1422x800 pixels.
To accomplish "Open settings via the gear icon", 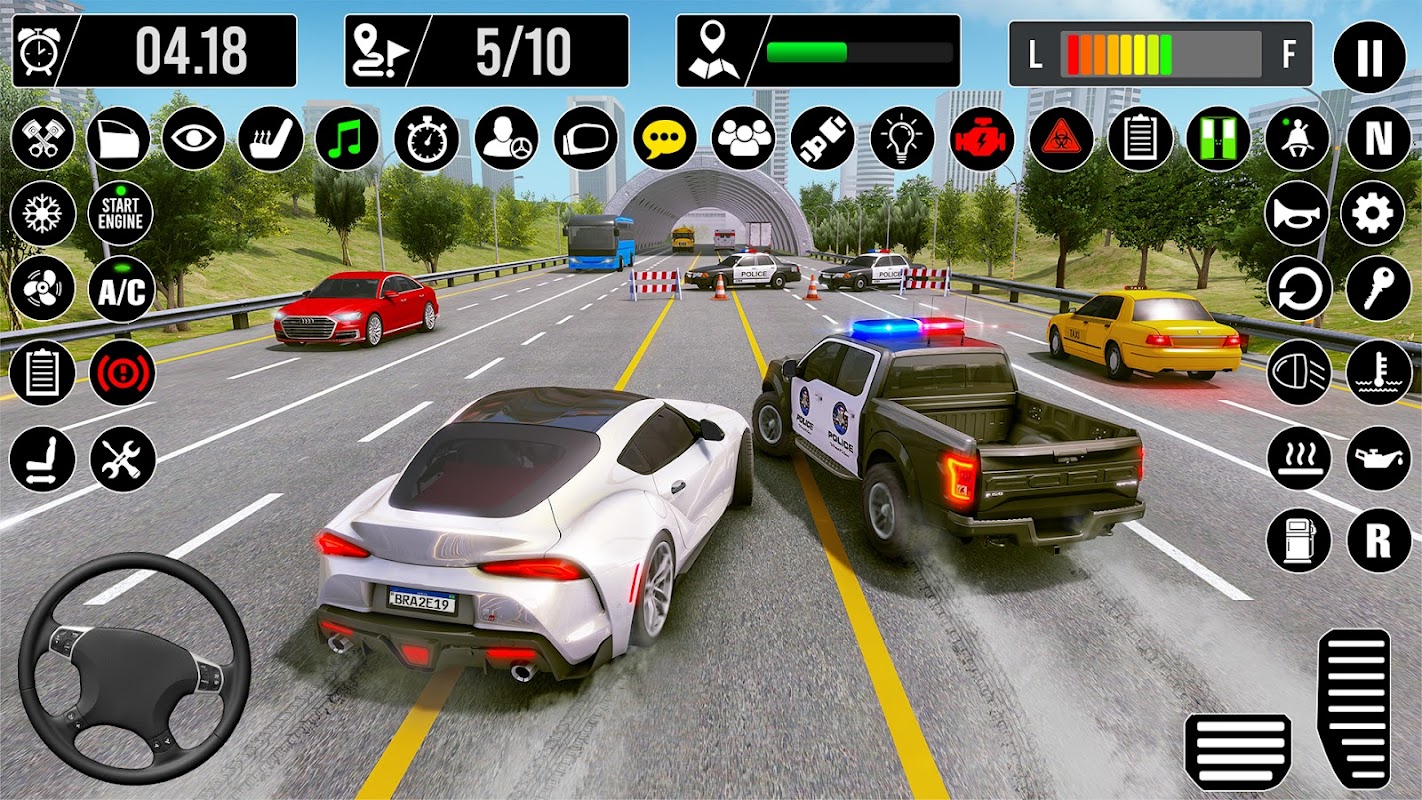I will [1378, 214].
